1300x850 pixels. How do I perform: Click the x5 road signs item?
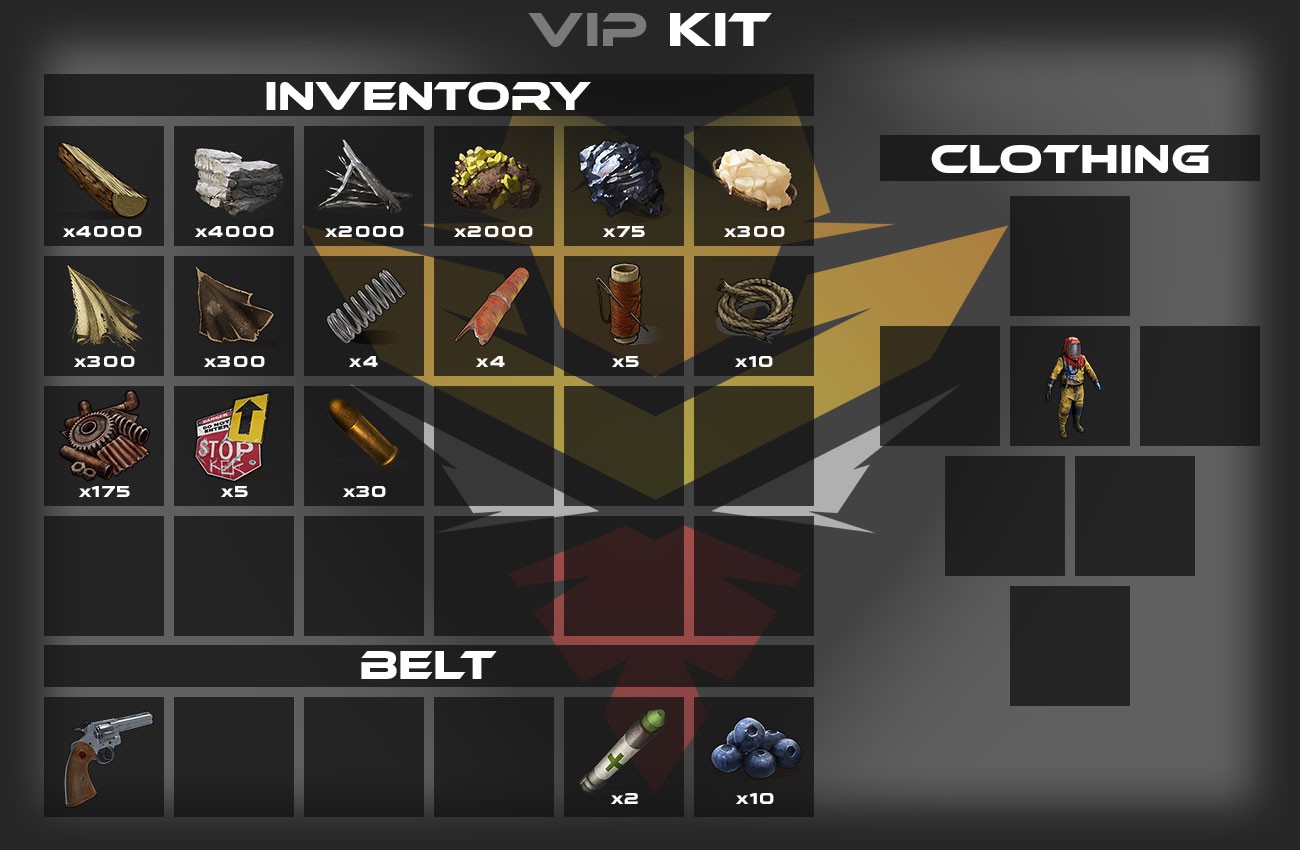coord(234,440)
